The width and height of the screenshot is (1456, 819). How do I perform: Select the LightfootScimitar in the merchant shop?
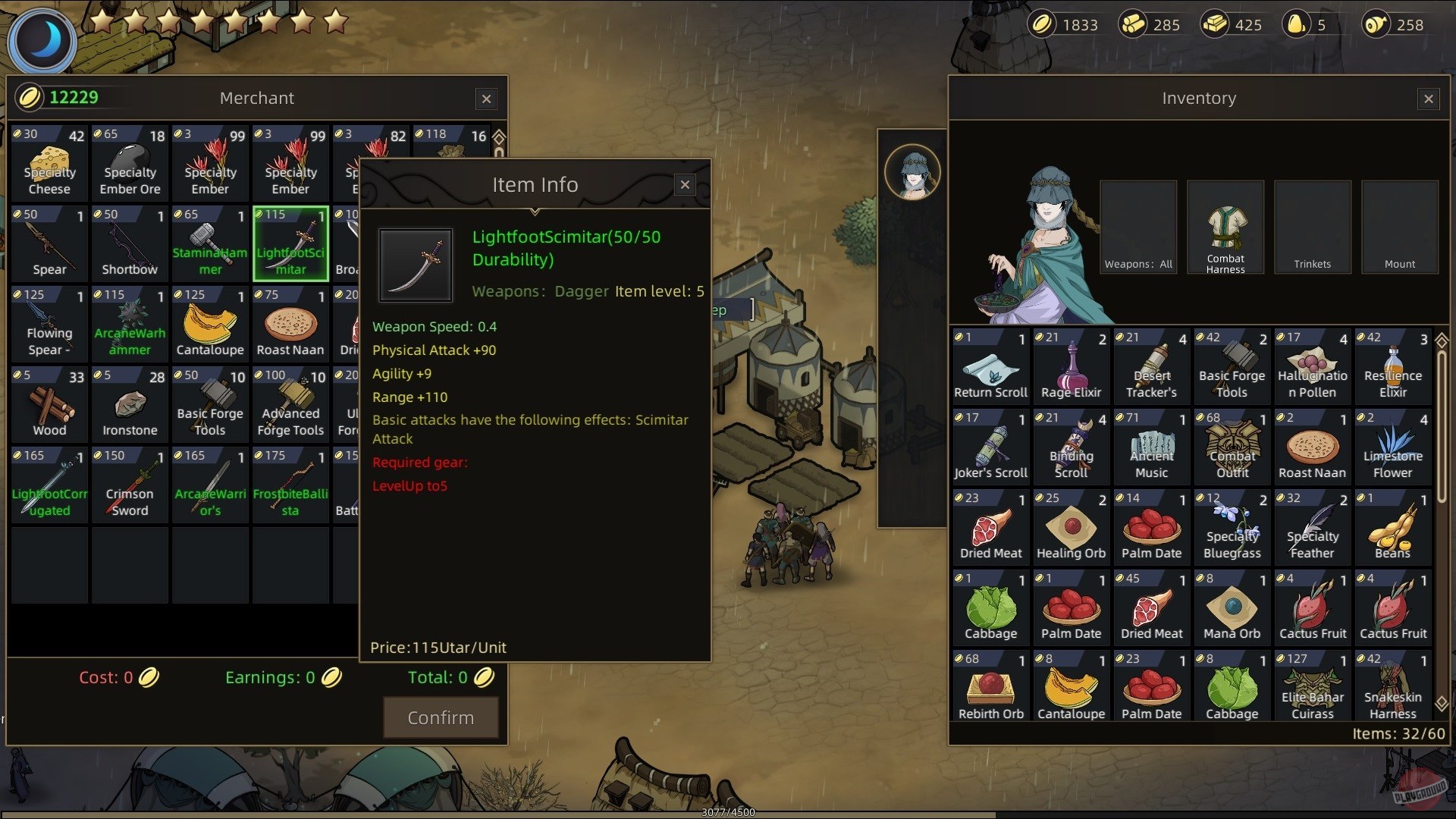pyautogui.click(x=290, y=243)
